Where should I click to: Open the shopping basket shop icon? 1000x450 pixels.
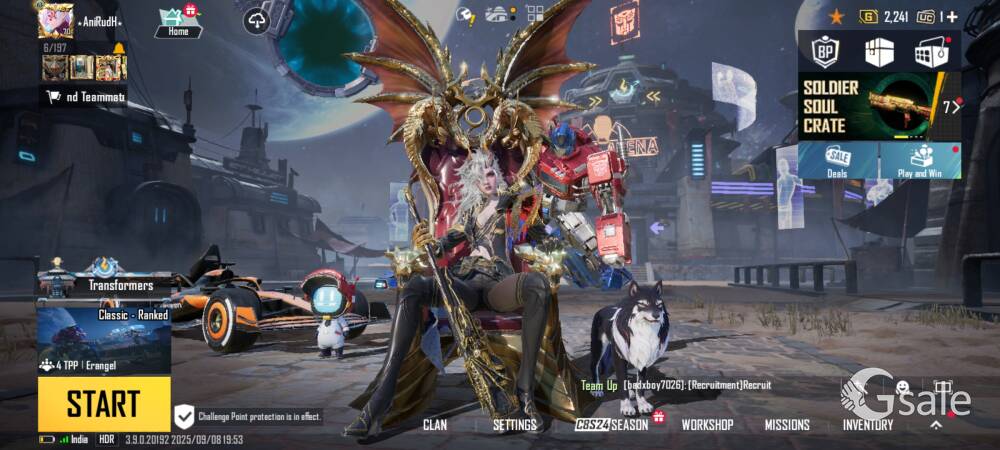pyautogui.click(x=931, y=51)
